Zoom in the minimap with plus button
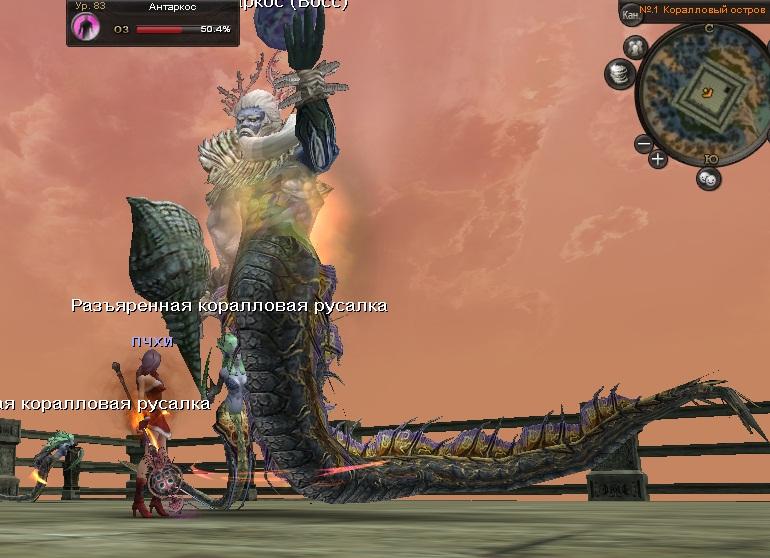770x558 pixels. click(x=657, y=158)
